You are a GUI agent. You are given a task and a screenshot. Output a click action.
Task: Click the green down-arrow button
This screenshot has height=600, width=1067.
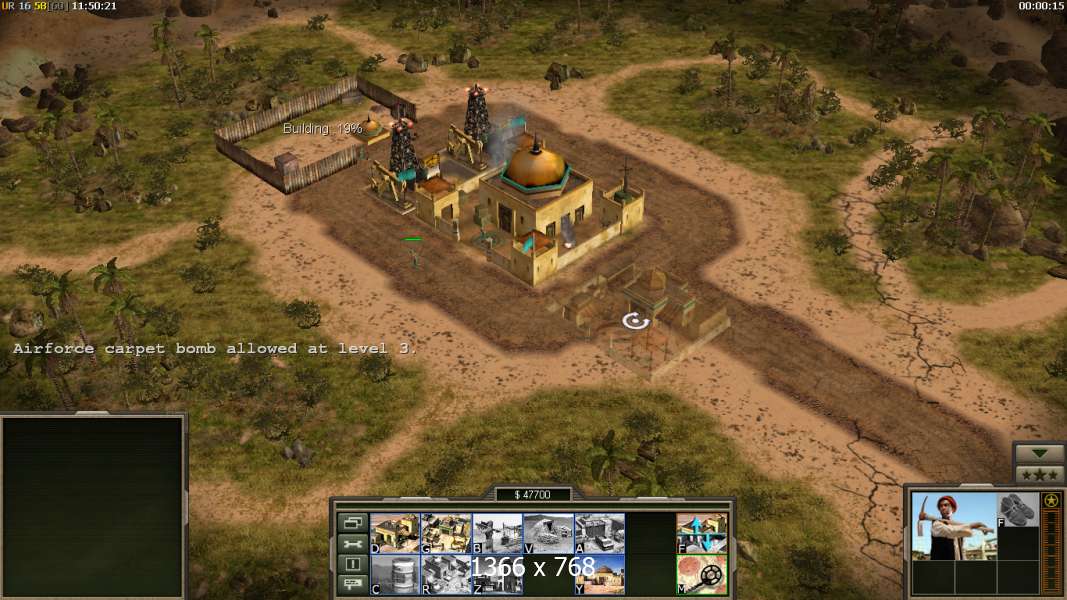[x=1039, y=453]
